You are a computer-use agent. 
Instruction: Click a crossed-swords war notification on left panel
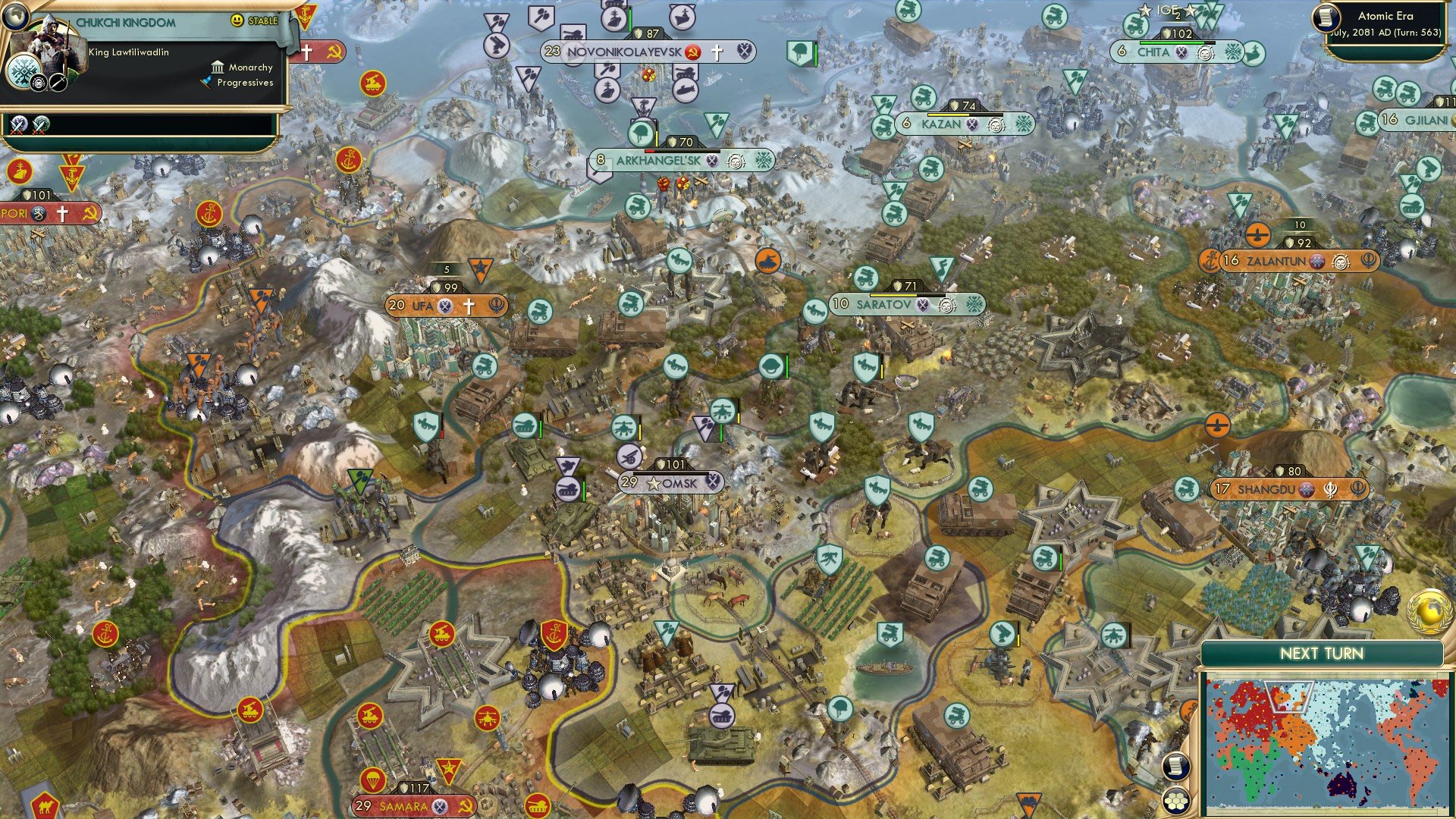click(x=17, y=124)
